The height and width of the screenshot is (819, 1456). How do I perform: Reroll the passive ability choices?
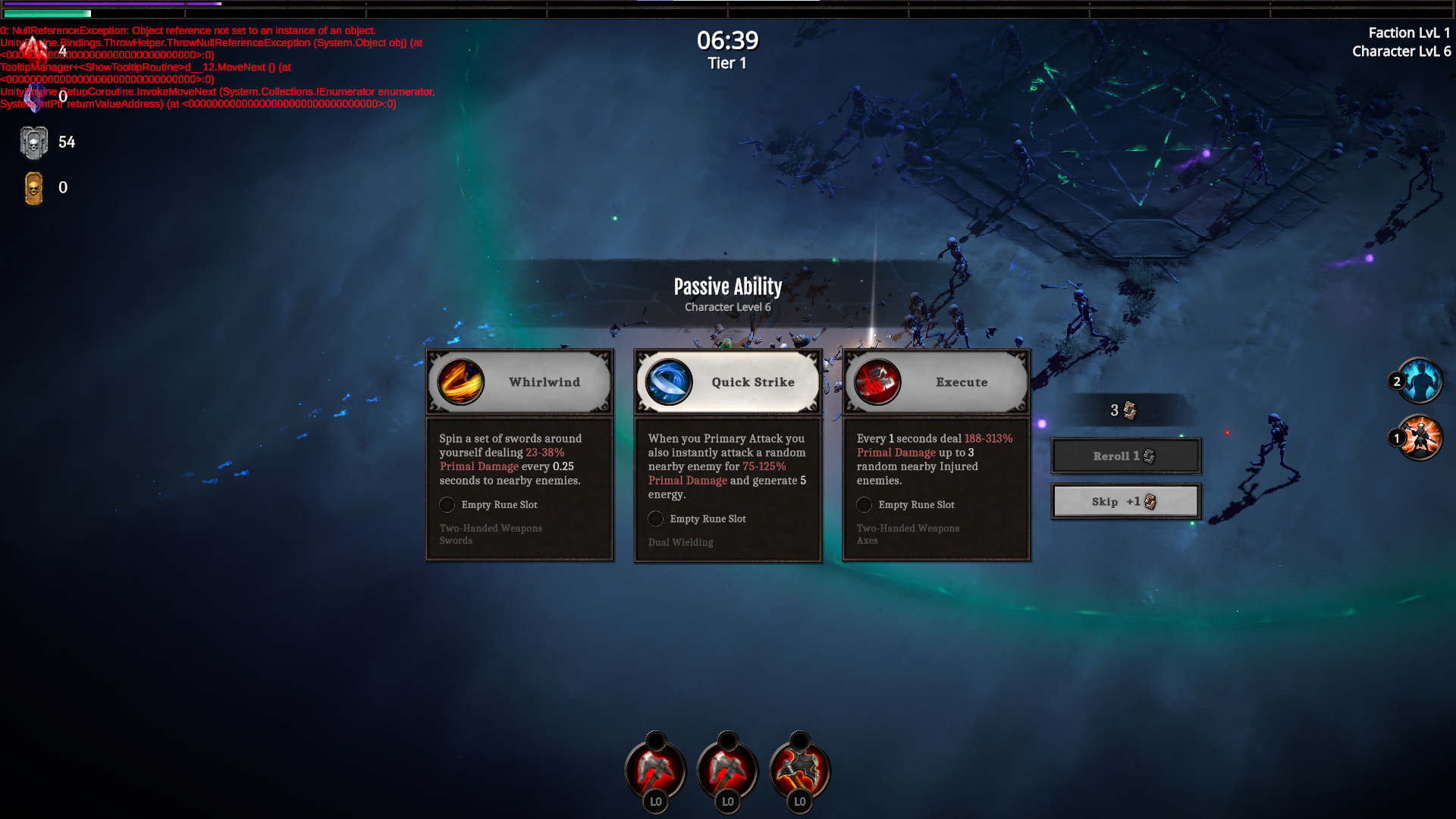click(x=1125, y=456)
